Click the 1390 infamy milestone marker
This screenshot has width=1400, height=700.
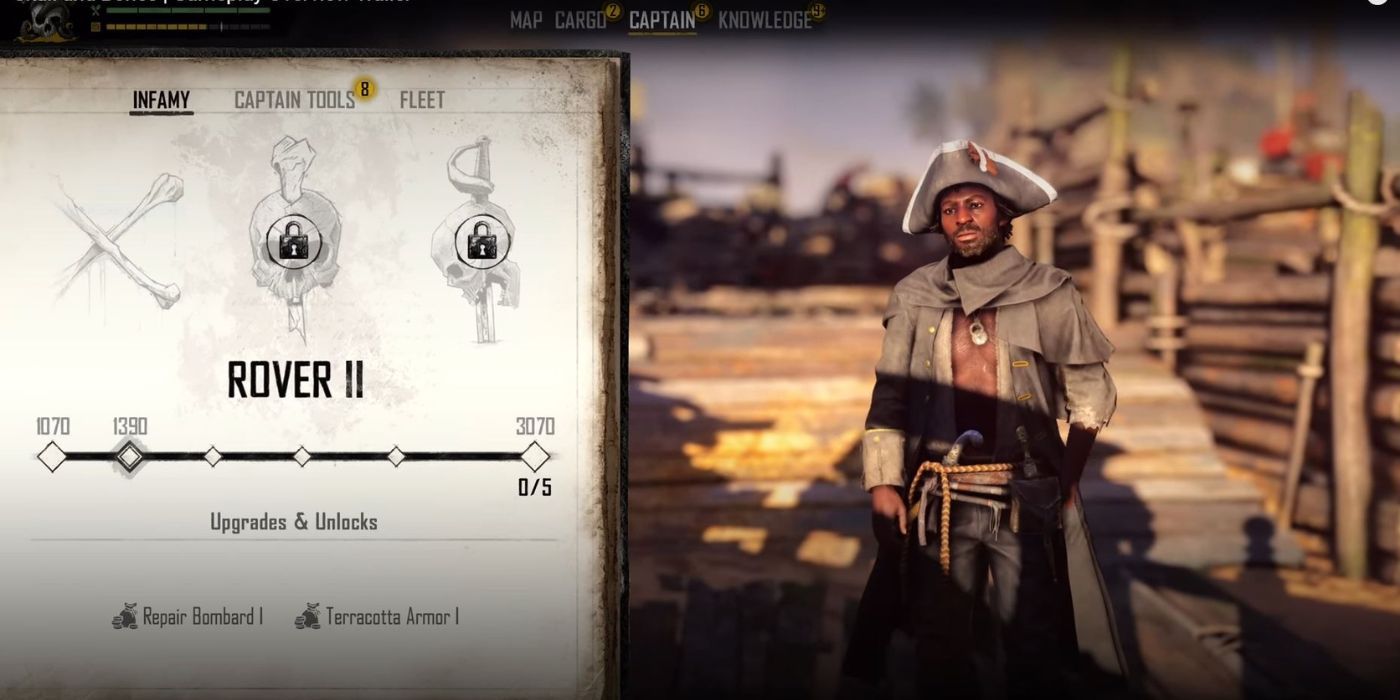pyautogui.click(x=130, y=457)
